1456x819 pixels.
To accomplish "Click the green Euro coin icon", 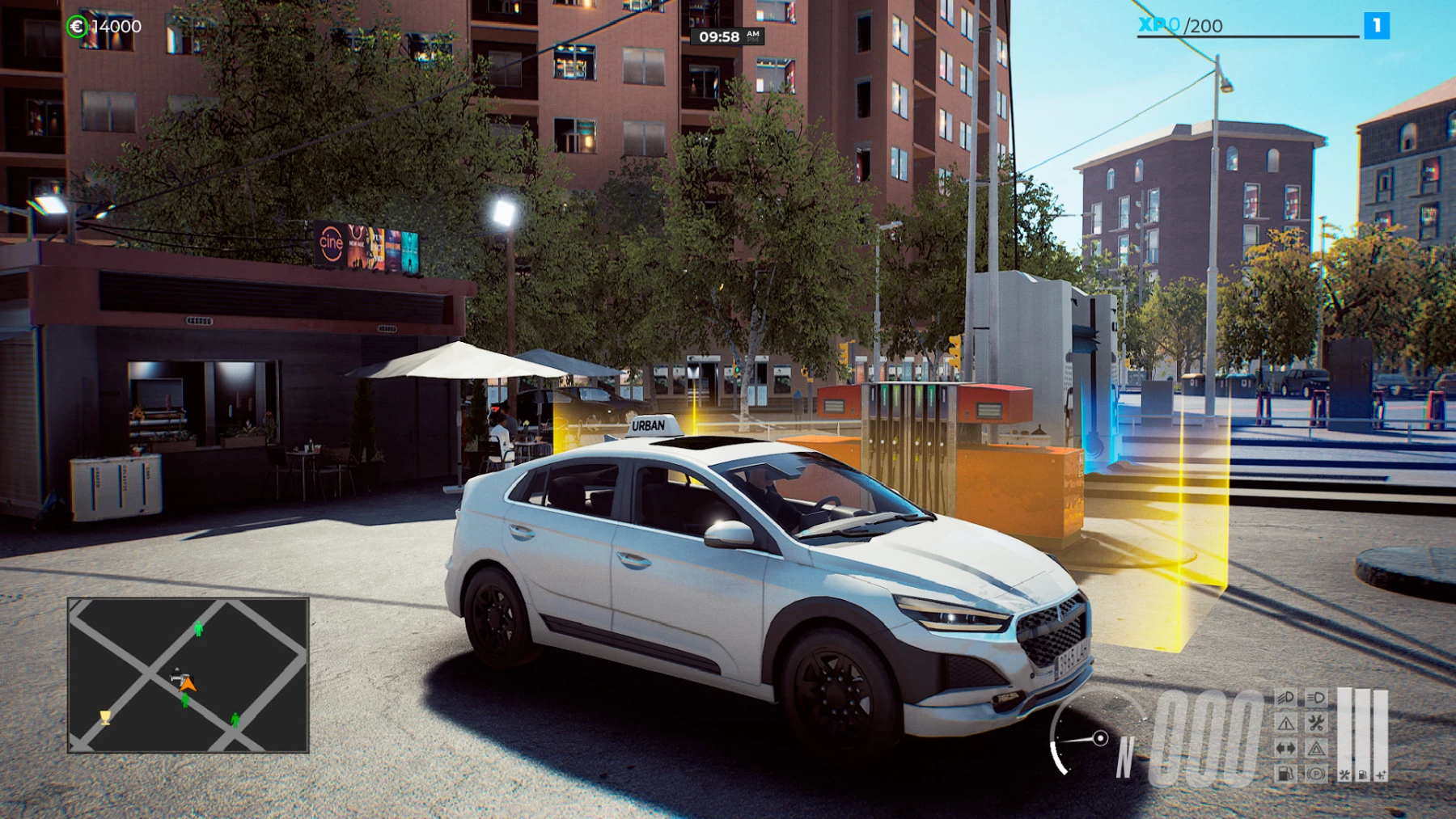I will click(76, 27).
